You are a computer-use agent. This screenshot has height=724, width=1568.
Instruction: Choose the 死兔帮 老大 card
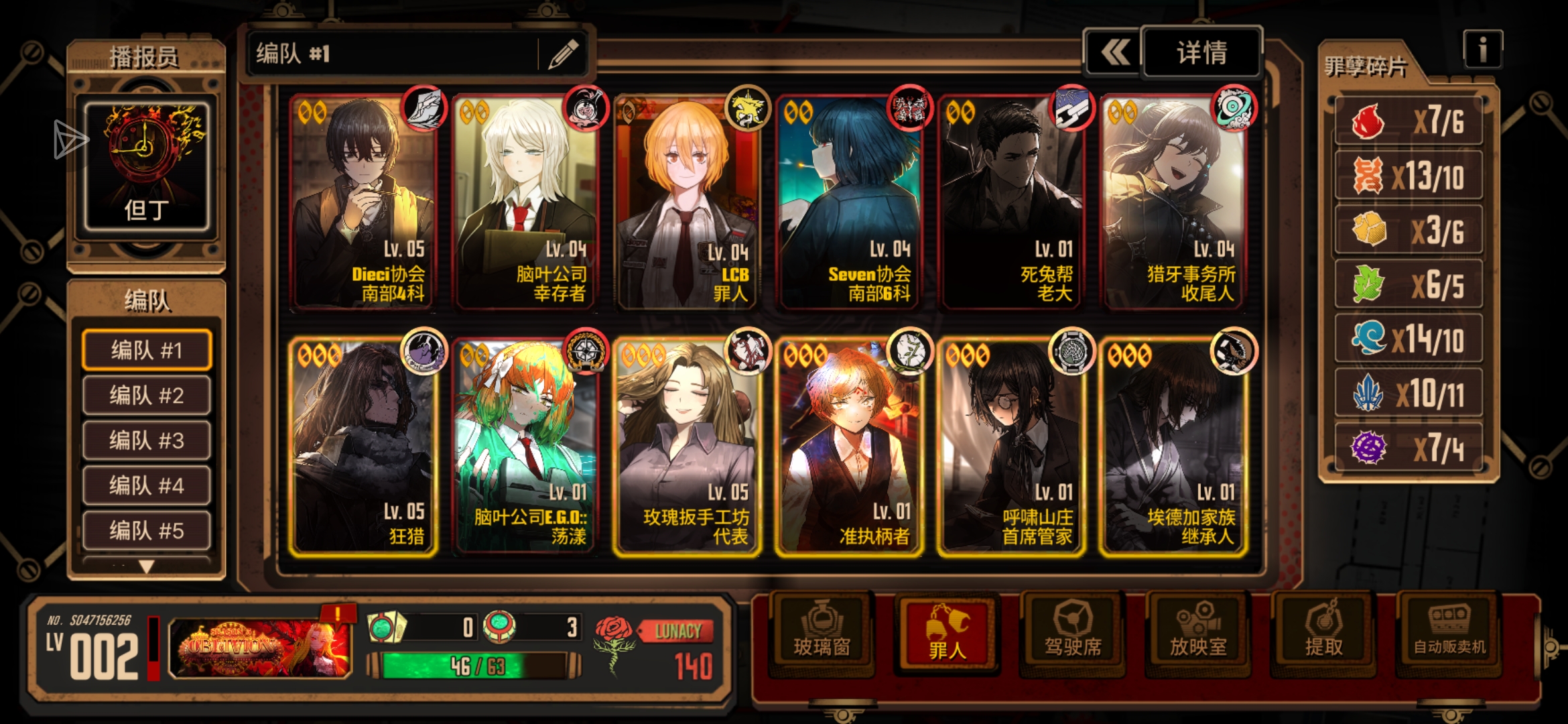pyautogui.click(x=1011, y=202)
